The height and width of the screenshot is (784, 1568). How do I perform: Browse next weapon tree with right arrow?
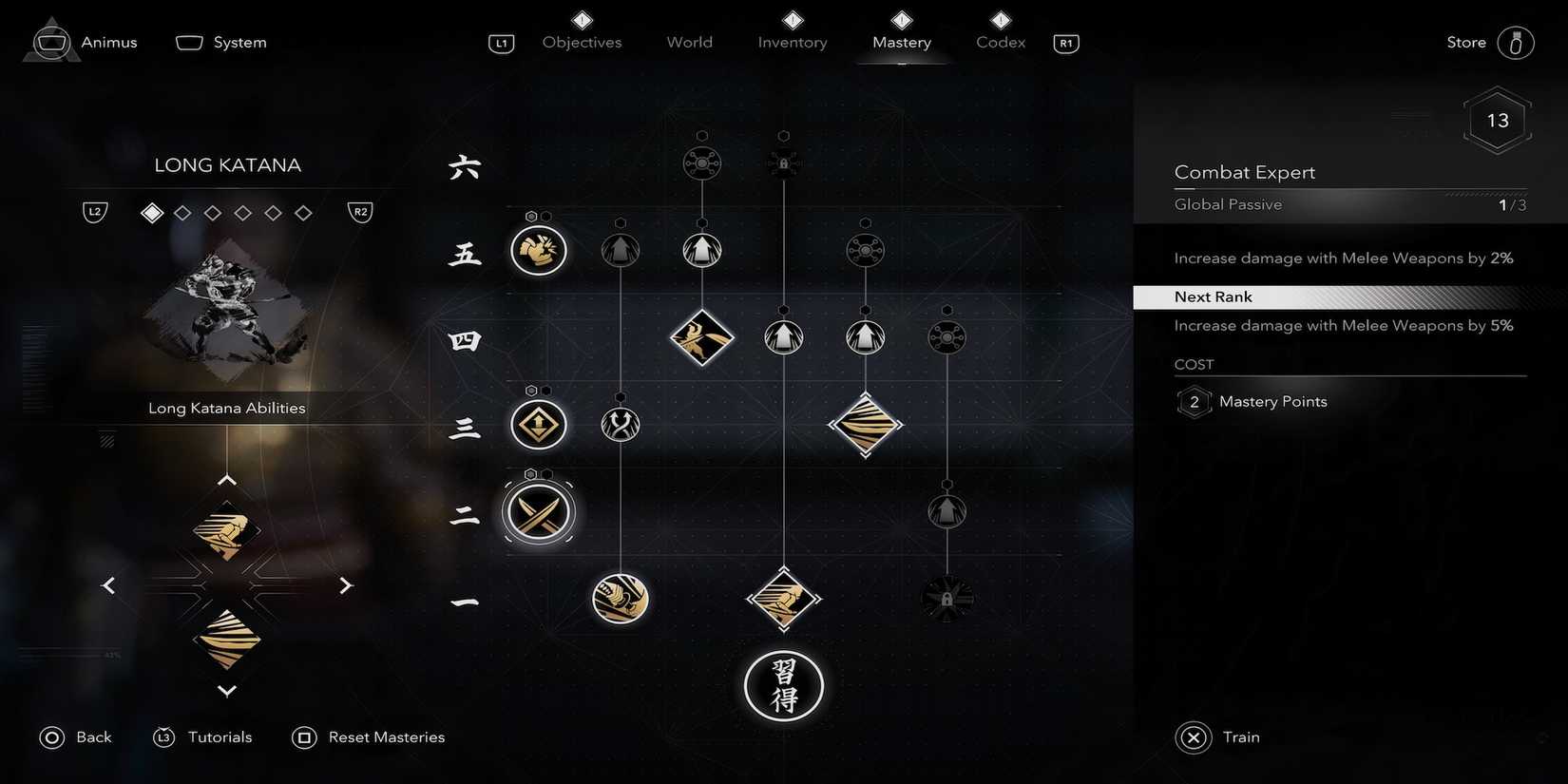[346, 584]
